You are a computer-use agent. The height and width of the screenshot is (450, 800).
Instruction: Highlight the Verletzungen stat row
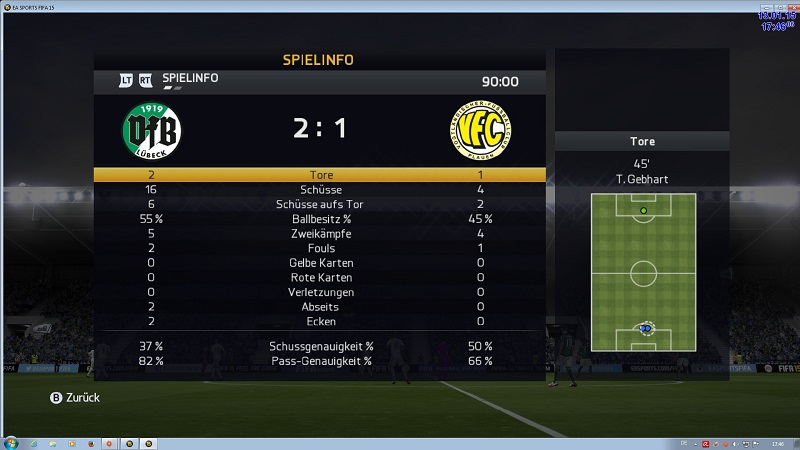tap(320, 292)
